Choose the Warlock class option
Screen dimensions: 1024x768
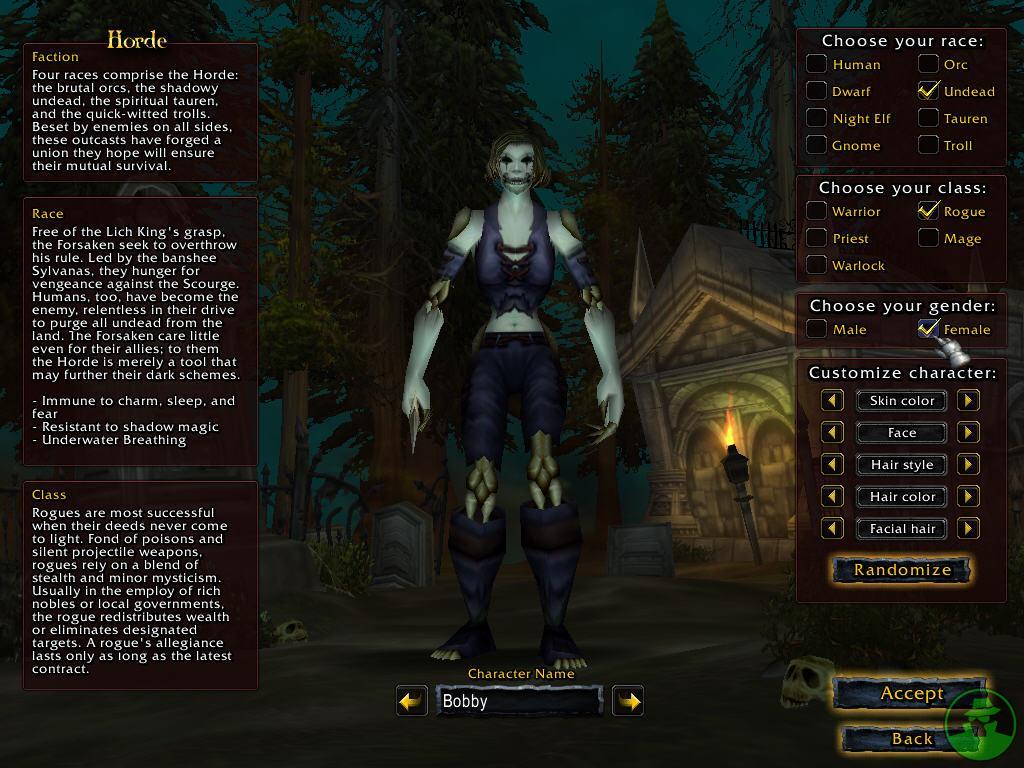tap(817, 265)
